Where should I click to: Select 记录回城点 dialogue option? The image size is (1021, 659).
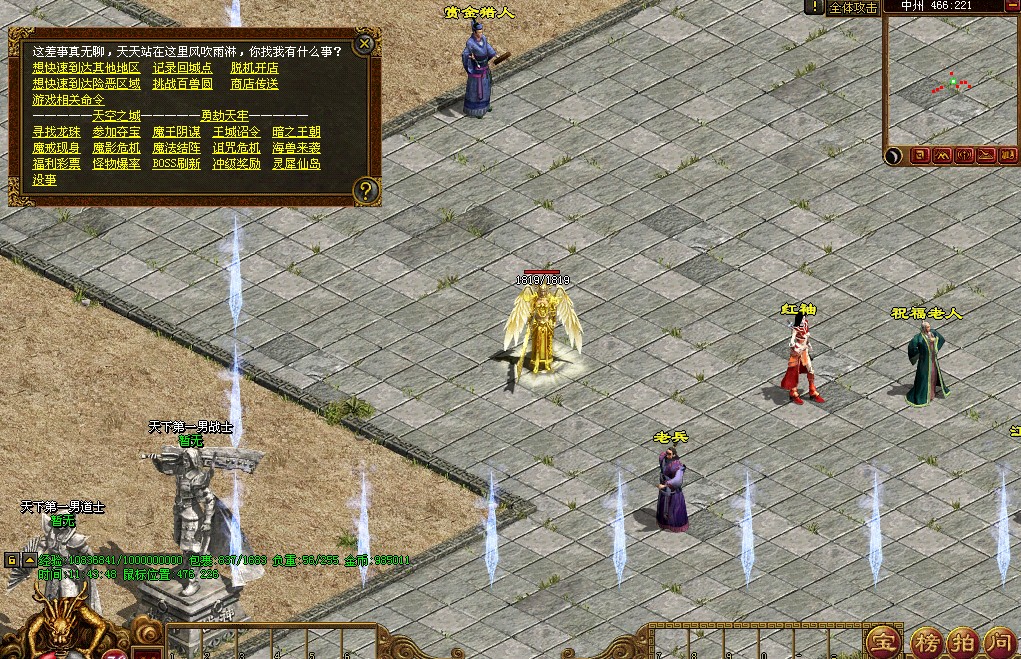pyautogui.click(x=182, y=68)
